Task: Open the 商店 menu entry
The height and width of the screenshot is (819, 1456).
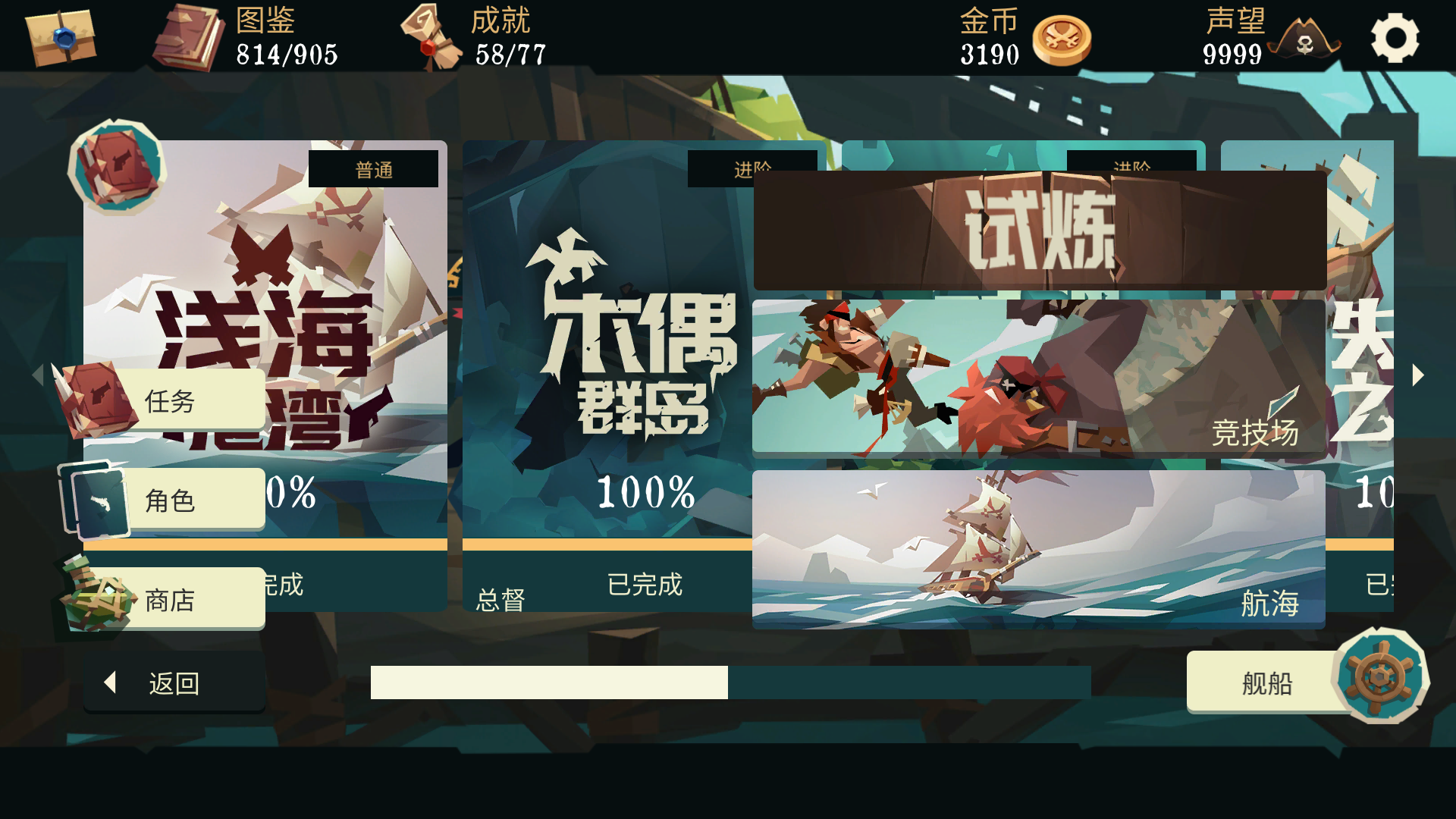Action: [x=190, y=599]
